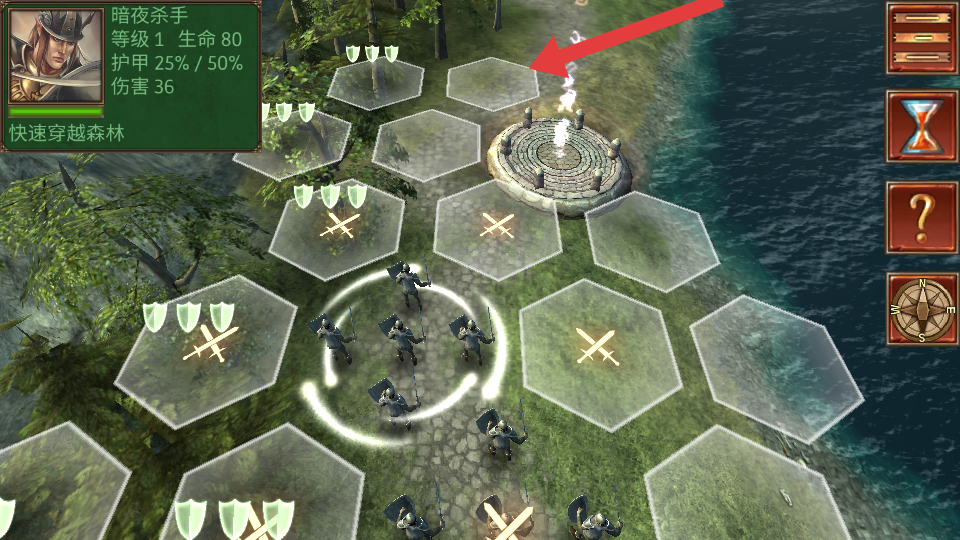End the turn with the hourglass button

pos(921,127)
